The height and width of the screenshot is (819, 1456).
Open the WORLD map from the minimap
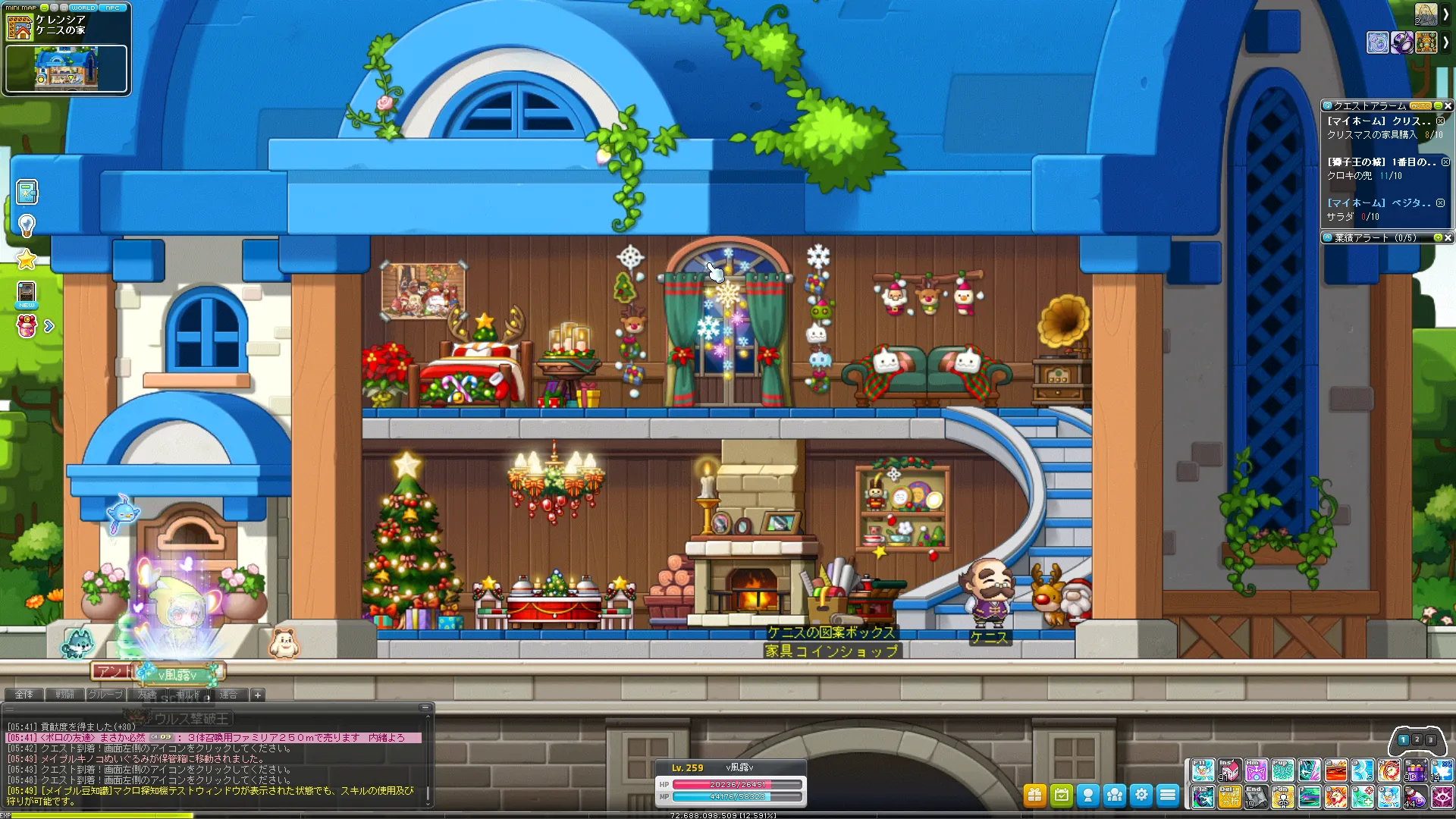[x=83, y=8]
